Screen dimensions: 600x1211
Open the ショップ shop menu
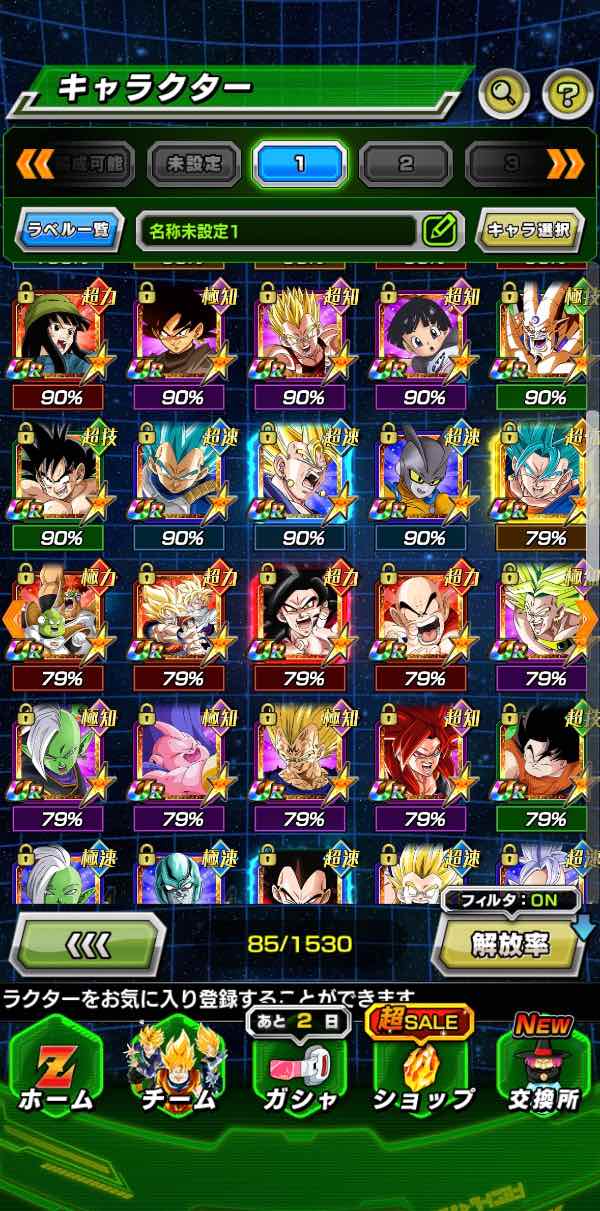(x=423, y=1068)
